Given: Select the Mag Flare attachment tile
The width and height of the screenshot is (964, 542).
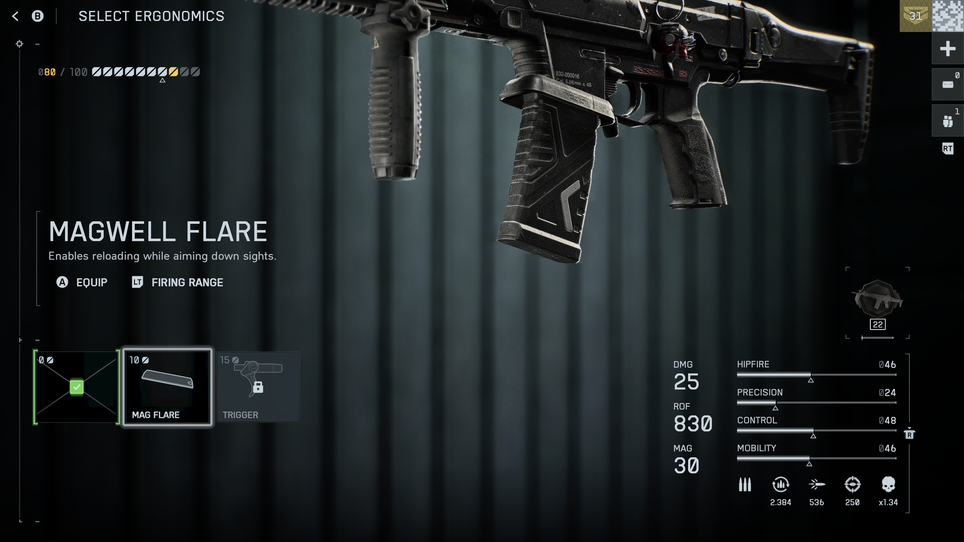Looking at the screenshot, I should coord(167,387).
